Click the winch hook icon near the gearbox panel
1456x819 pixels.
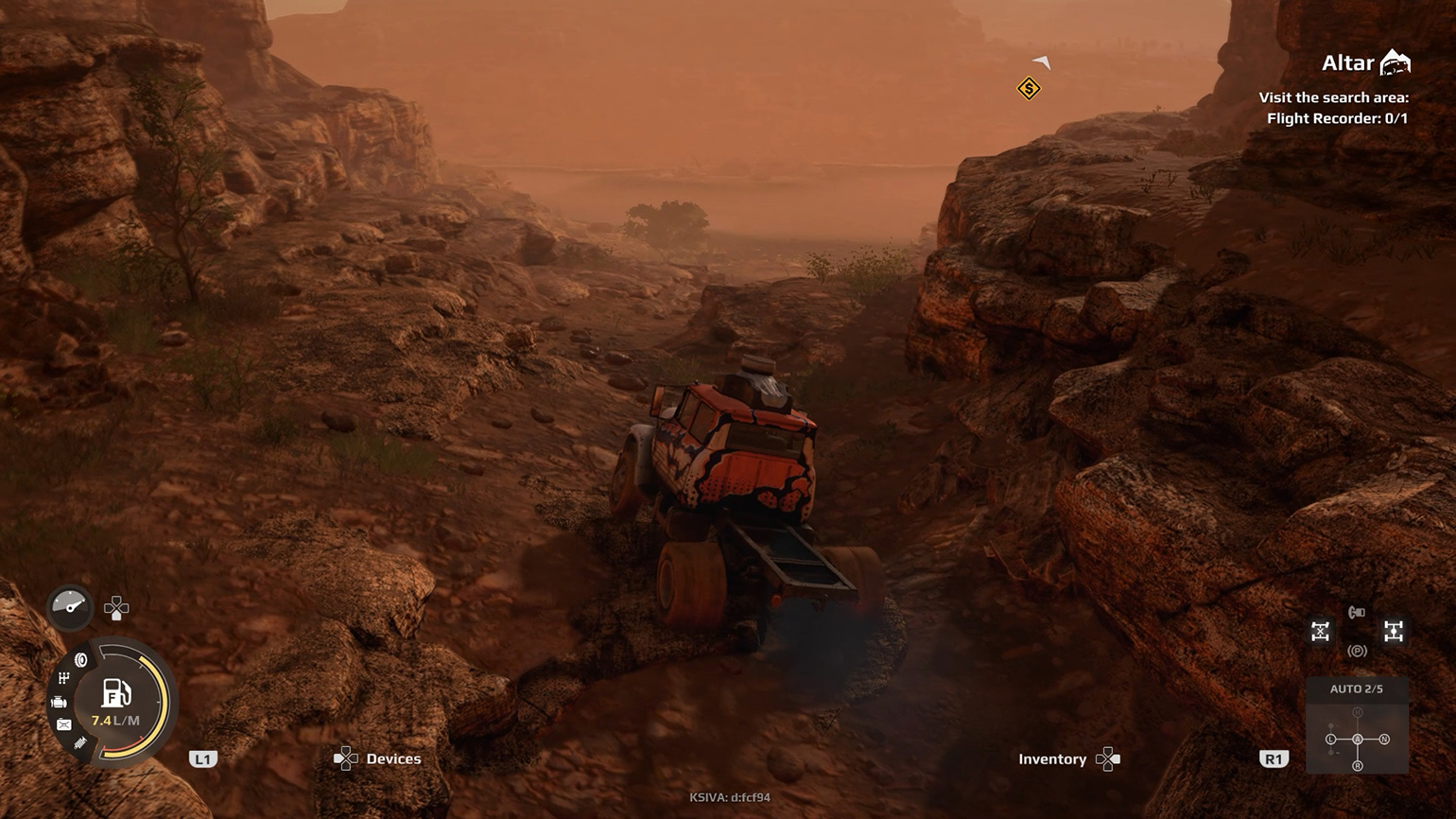pos(1356,612)
